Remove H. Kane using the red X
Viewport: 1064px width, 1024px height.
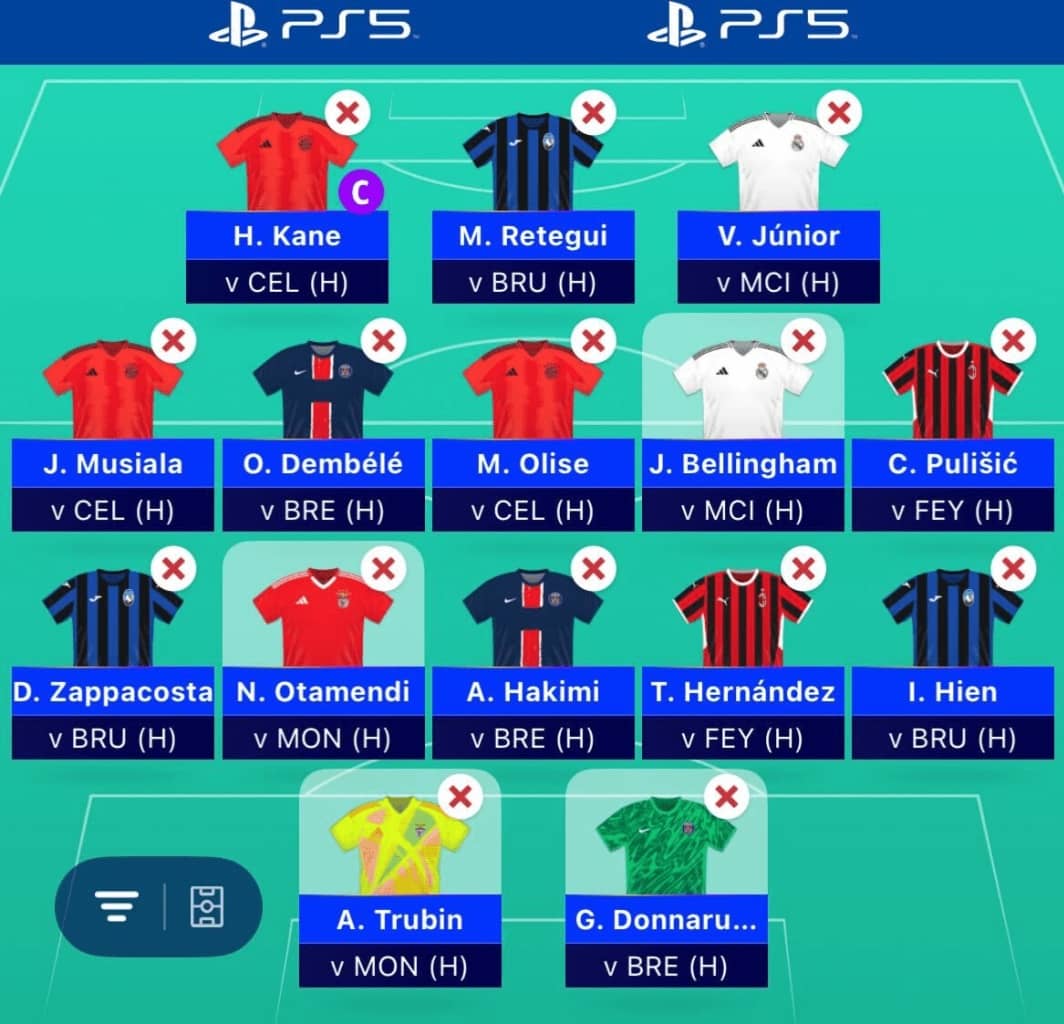(x=347, y=113)
